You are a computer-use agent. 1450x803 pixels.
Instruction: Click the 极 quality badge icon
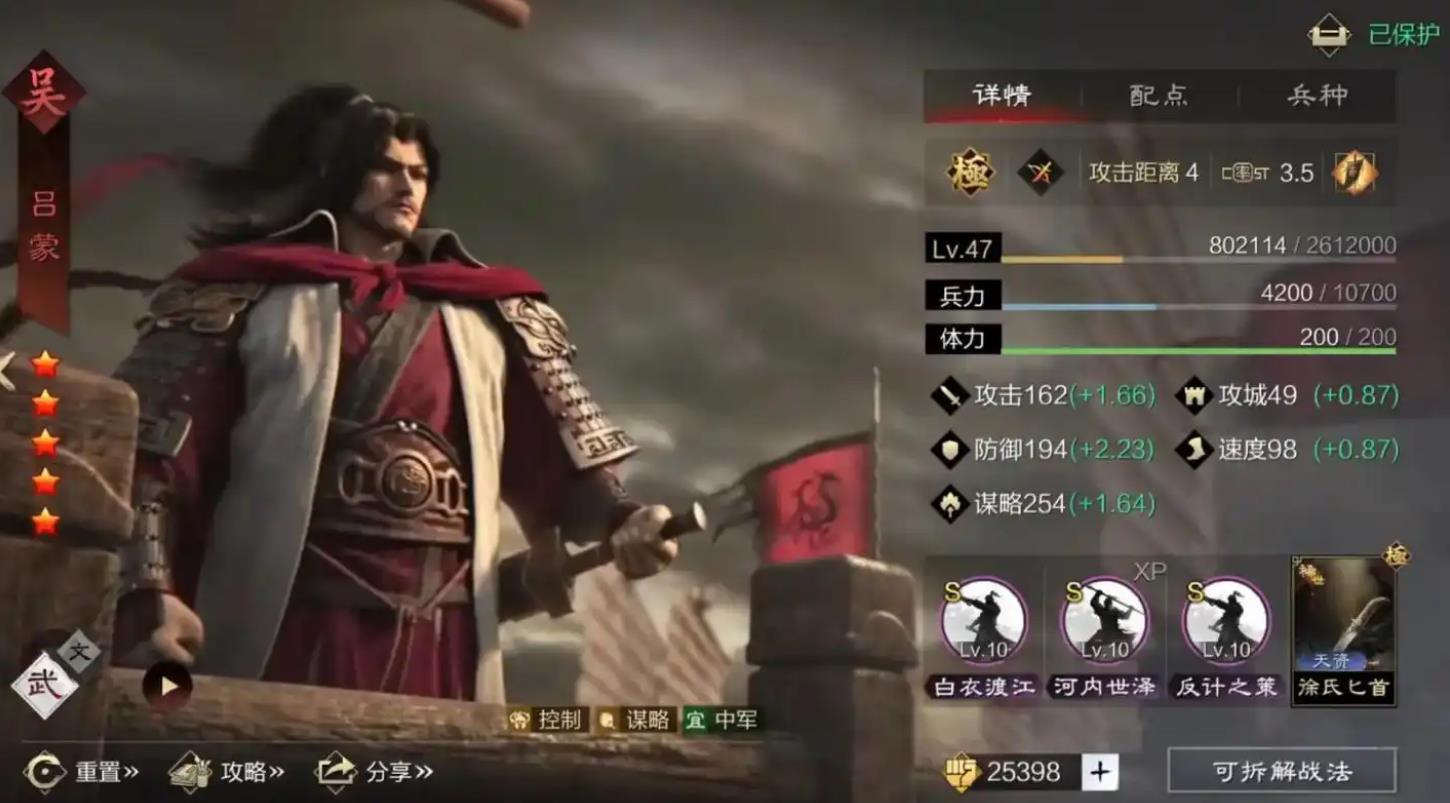coord(967,172)
